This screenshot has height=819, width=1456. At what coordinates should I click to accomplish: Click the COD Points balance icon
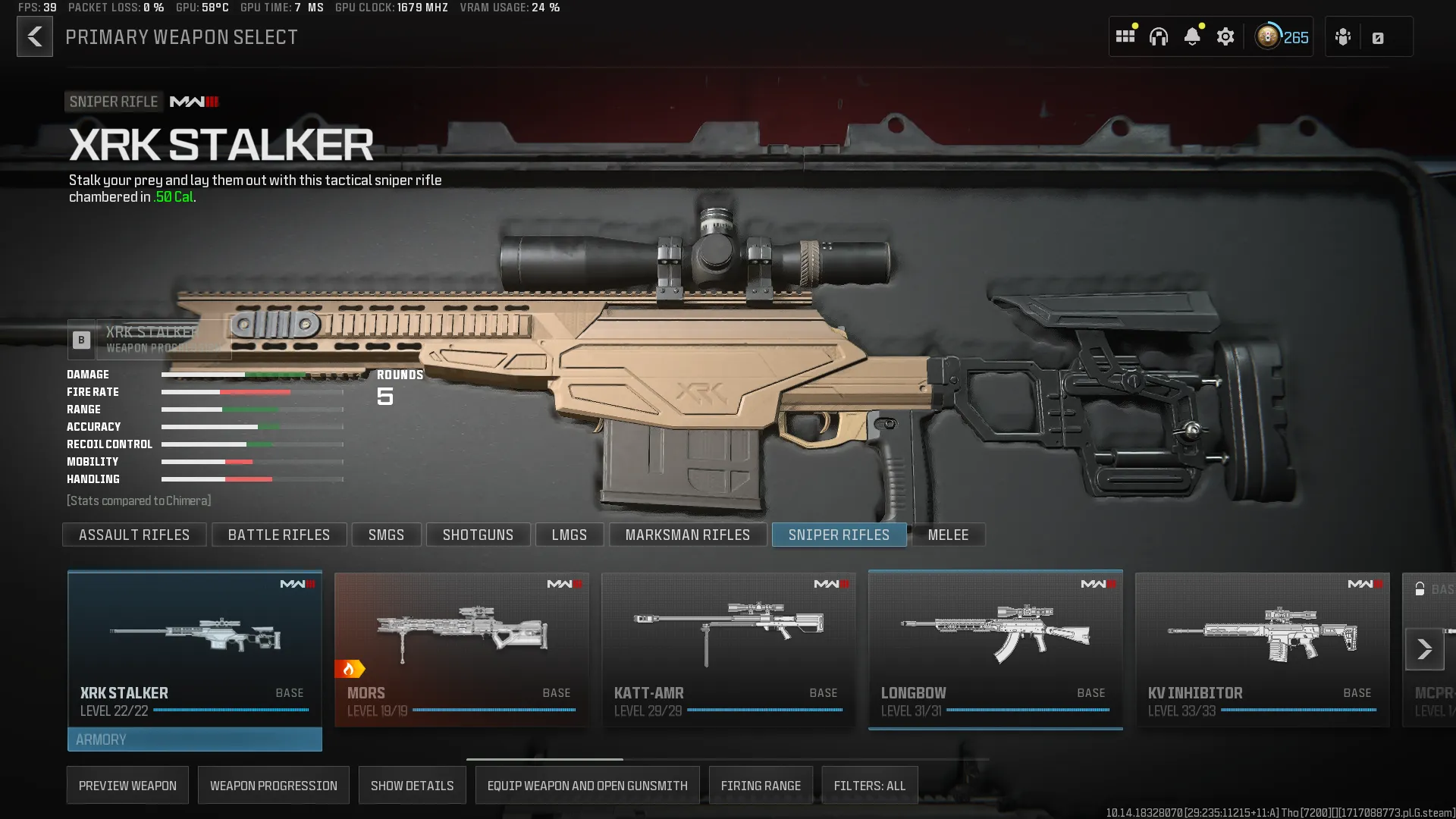coord(1266,36)
